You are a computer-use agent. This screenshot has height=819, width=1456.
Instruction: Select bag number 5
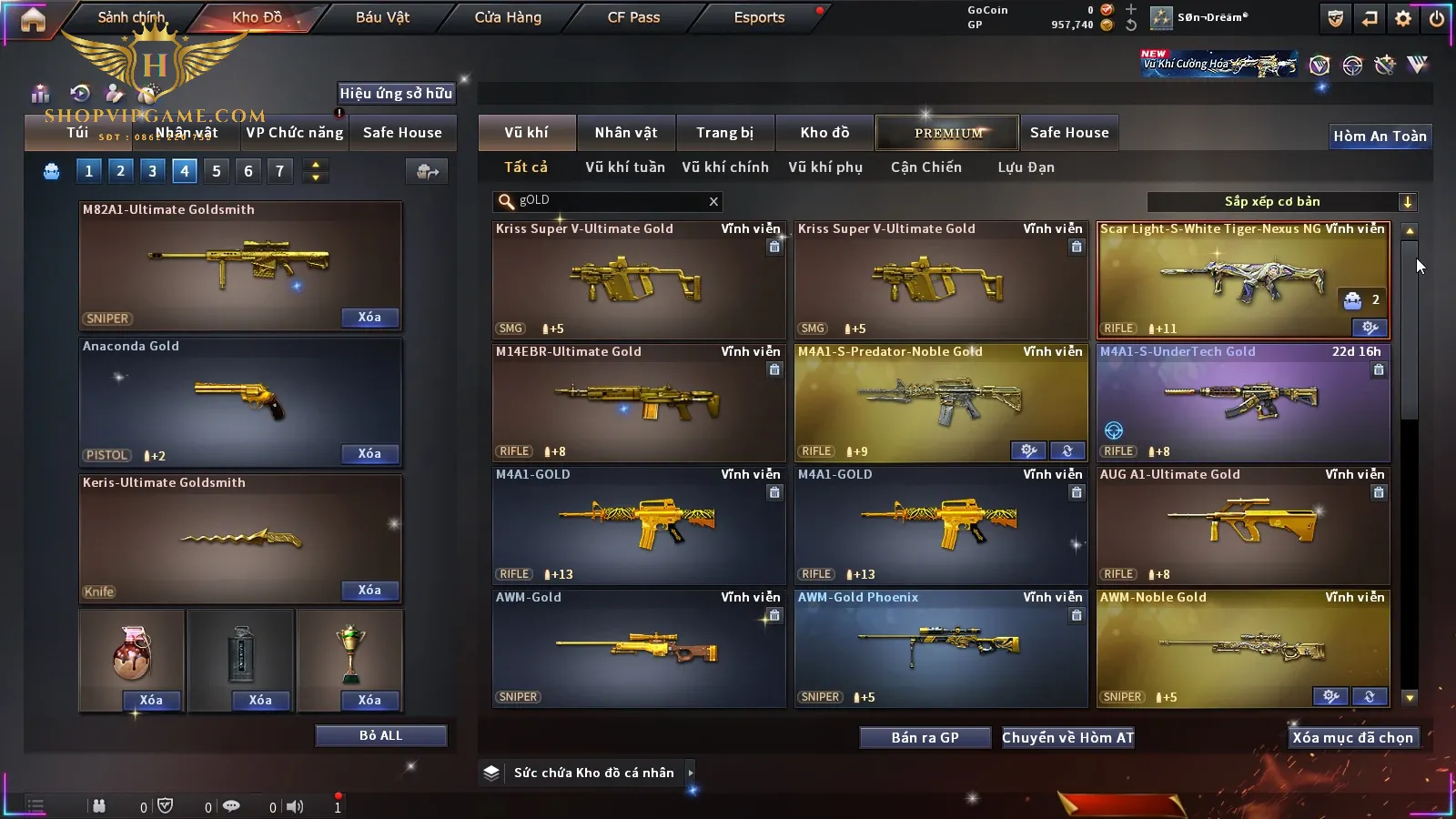tap(217, 171)
